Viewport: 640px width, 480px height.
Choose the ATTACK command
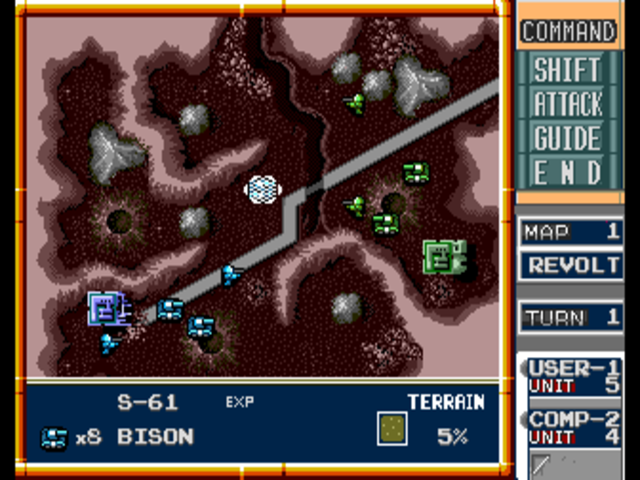point(567,104)
